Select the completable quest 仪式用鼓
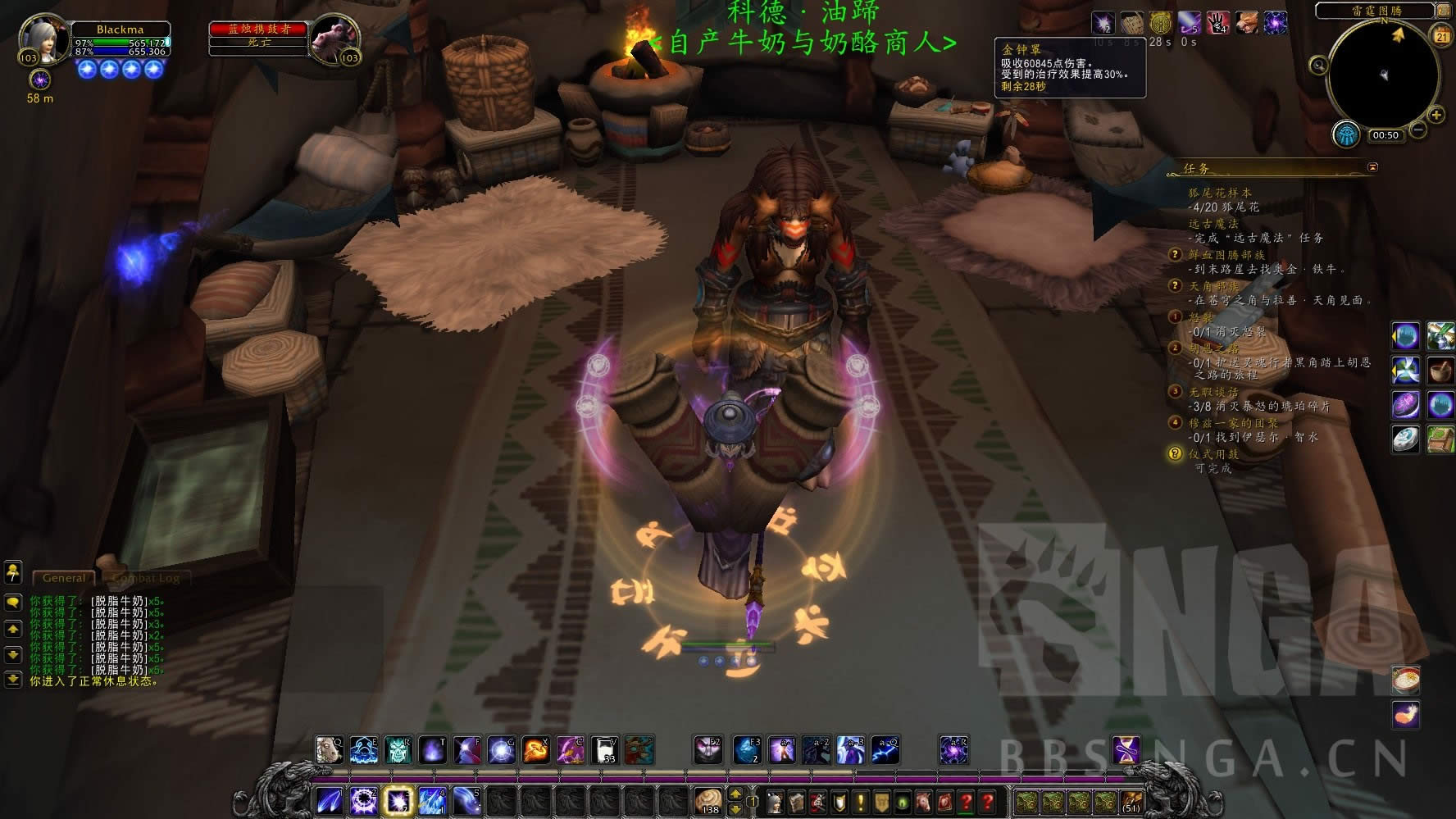 click(1214, 454)
